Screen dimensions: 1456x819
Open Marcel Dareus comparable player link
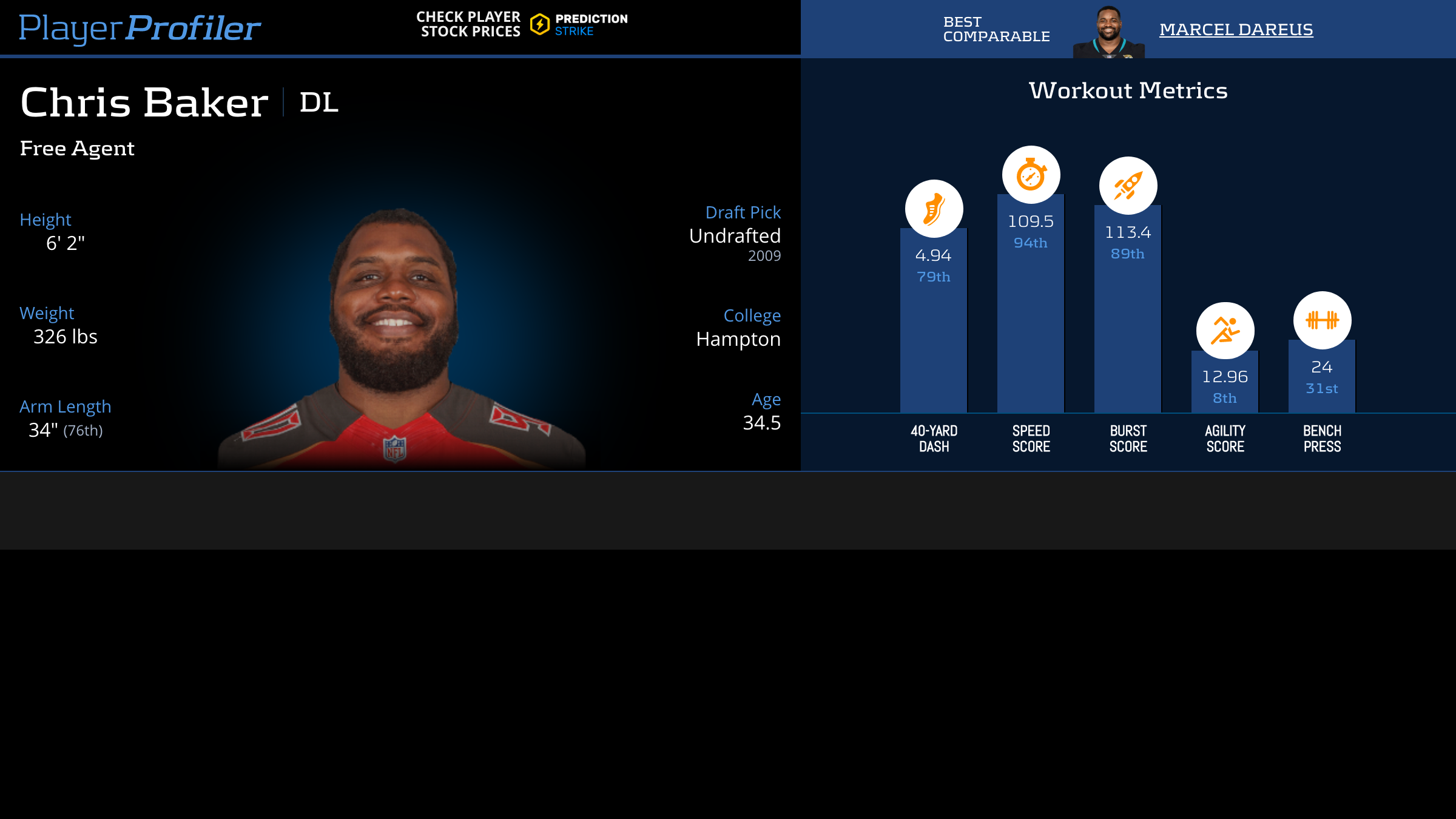[x=1236, y=29]
